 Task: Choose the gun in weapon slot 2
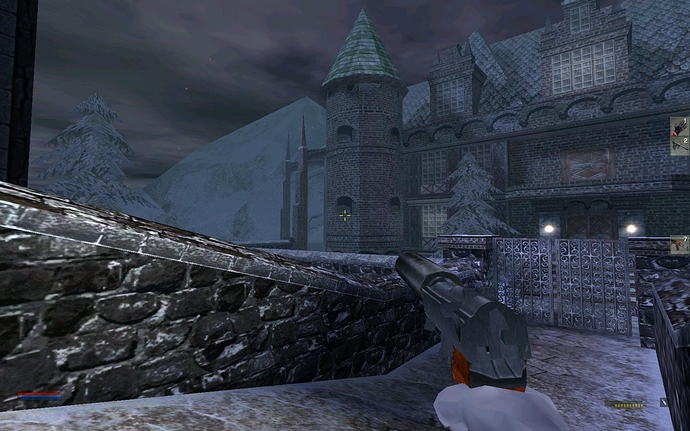coord(680,144)
